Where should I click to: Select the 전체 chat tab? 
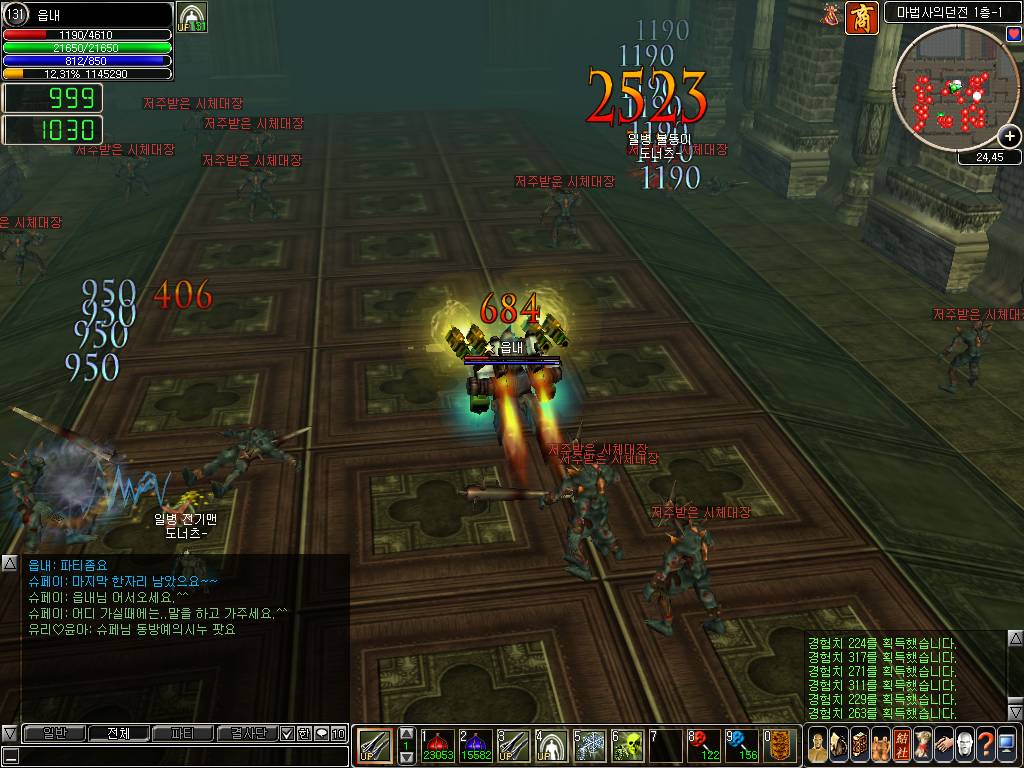coord(118,733)
